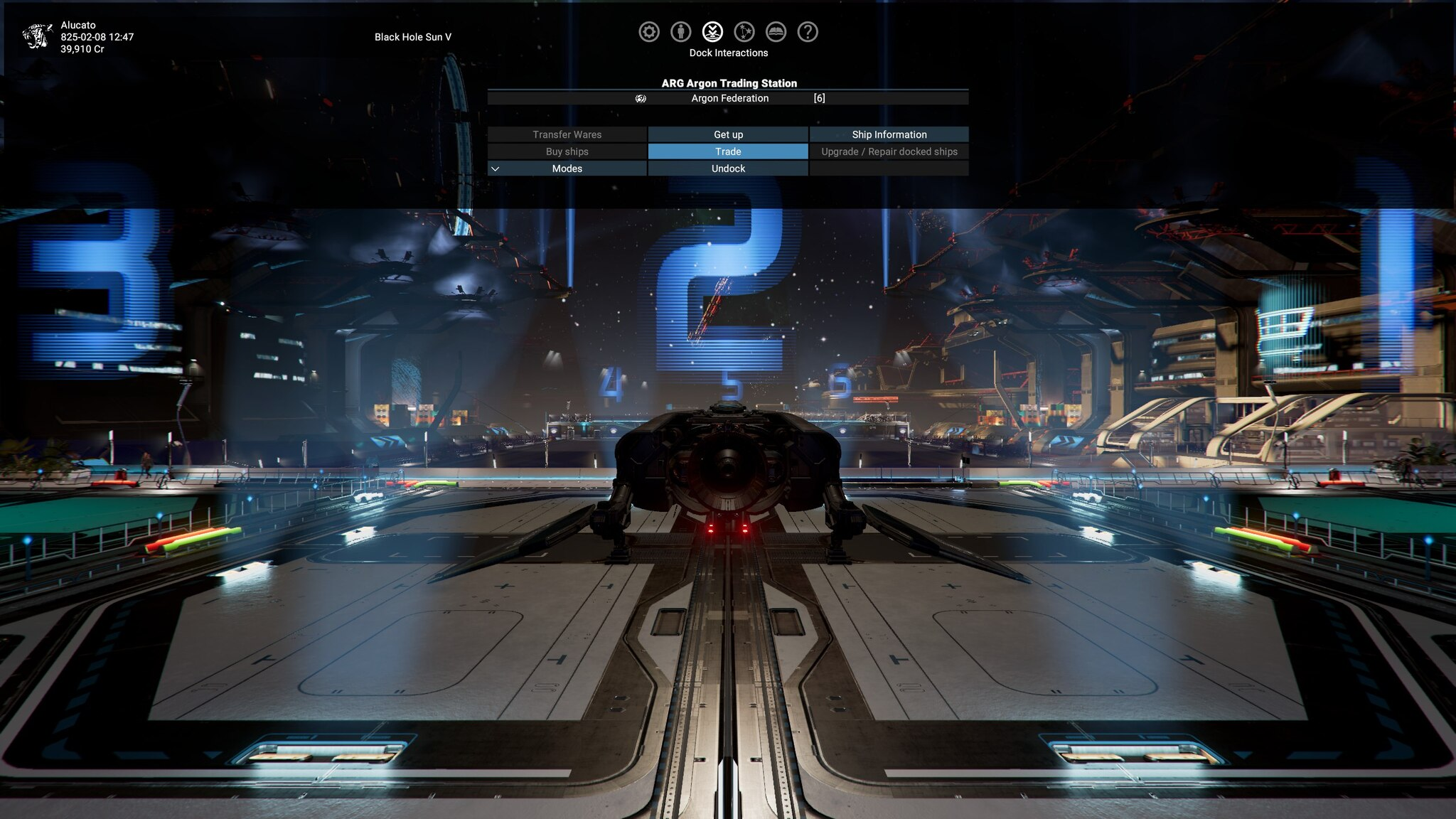The height and width of the screenshot is (819, 1456).
Task: Choose Upgrade / Repair docked ships
Action: 889,151
